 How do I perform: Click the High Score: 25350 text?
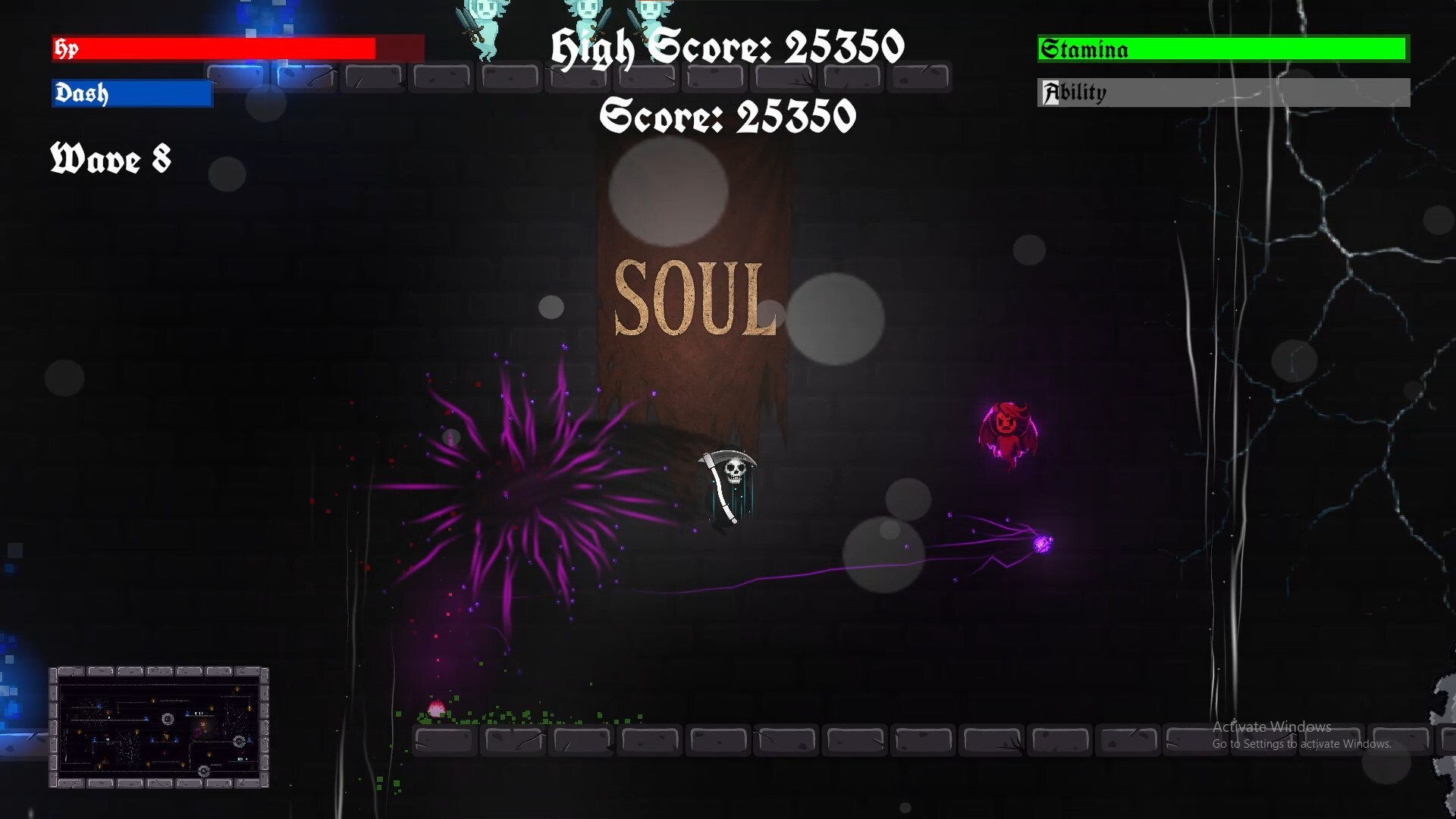[x=726, y=47]
